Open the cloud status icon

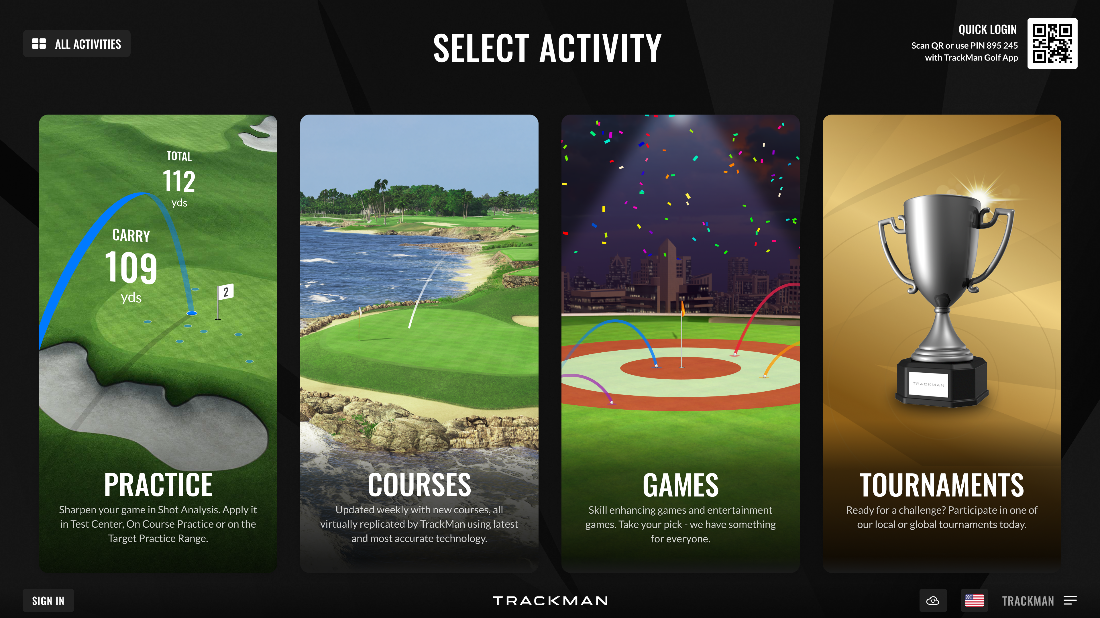pyautogui.click(x=933, y=601)
